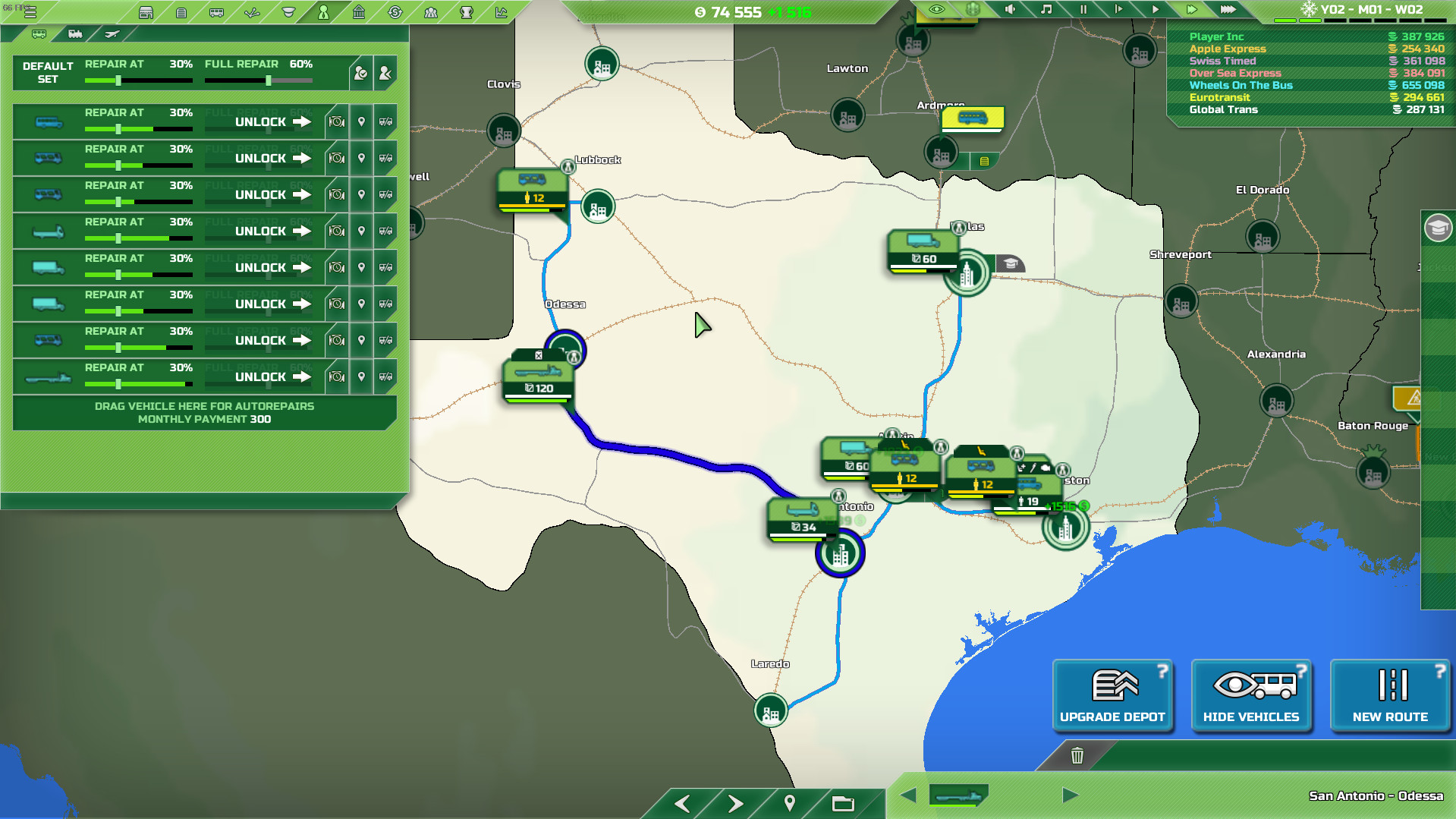The width and height of the screenshot is (1456, 819).
Task: Mute the music via the note icon
Action: (x=1045, y=10)
